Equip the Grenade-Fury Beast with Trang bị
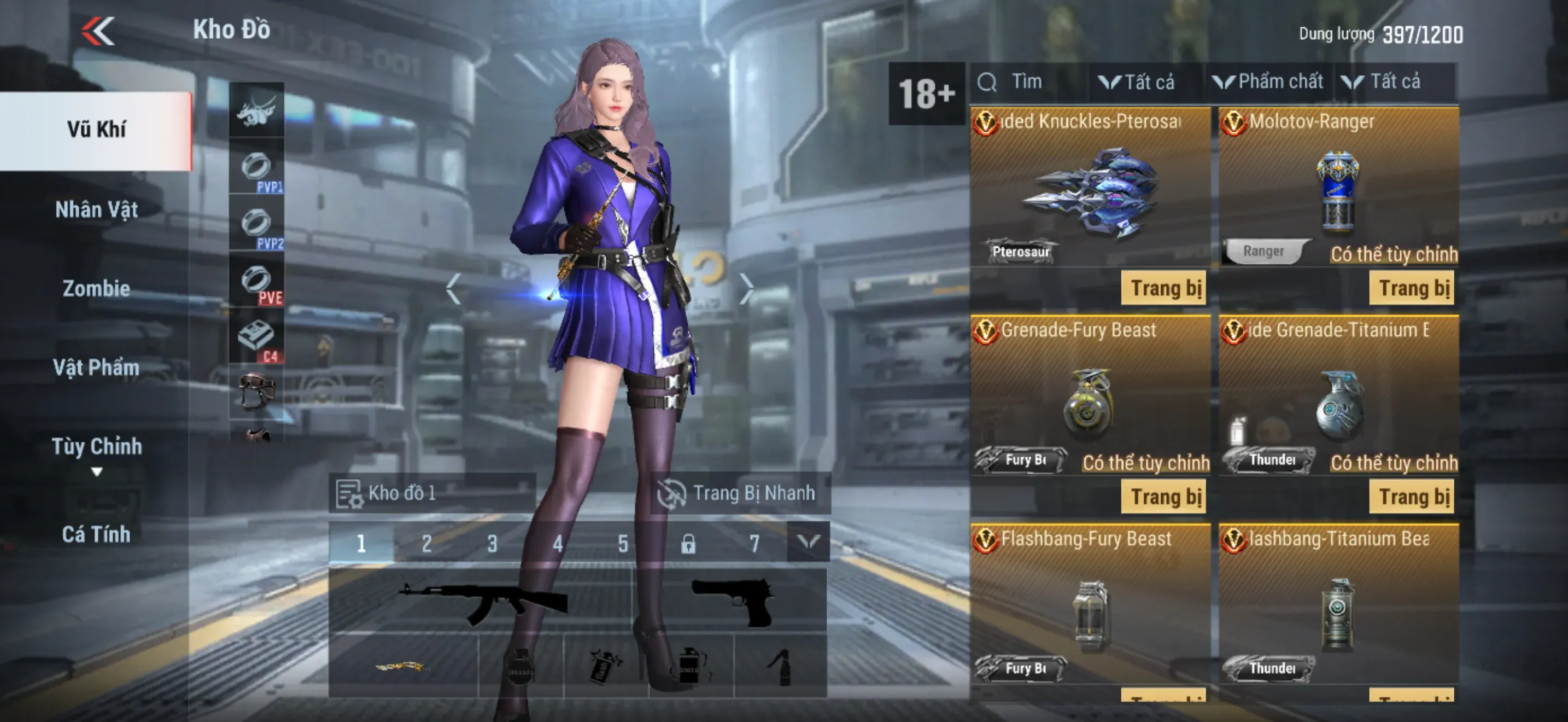The width and height of the screenshot is (1568, 722). pos(1163,497)
